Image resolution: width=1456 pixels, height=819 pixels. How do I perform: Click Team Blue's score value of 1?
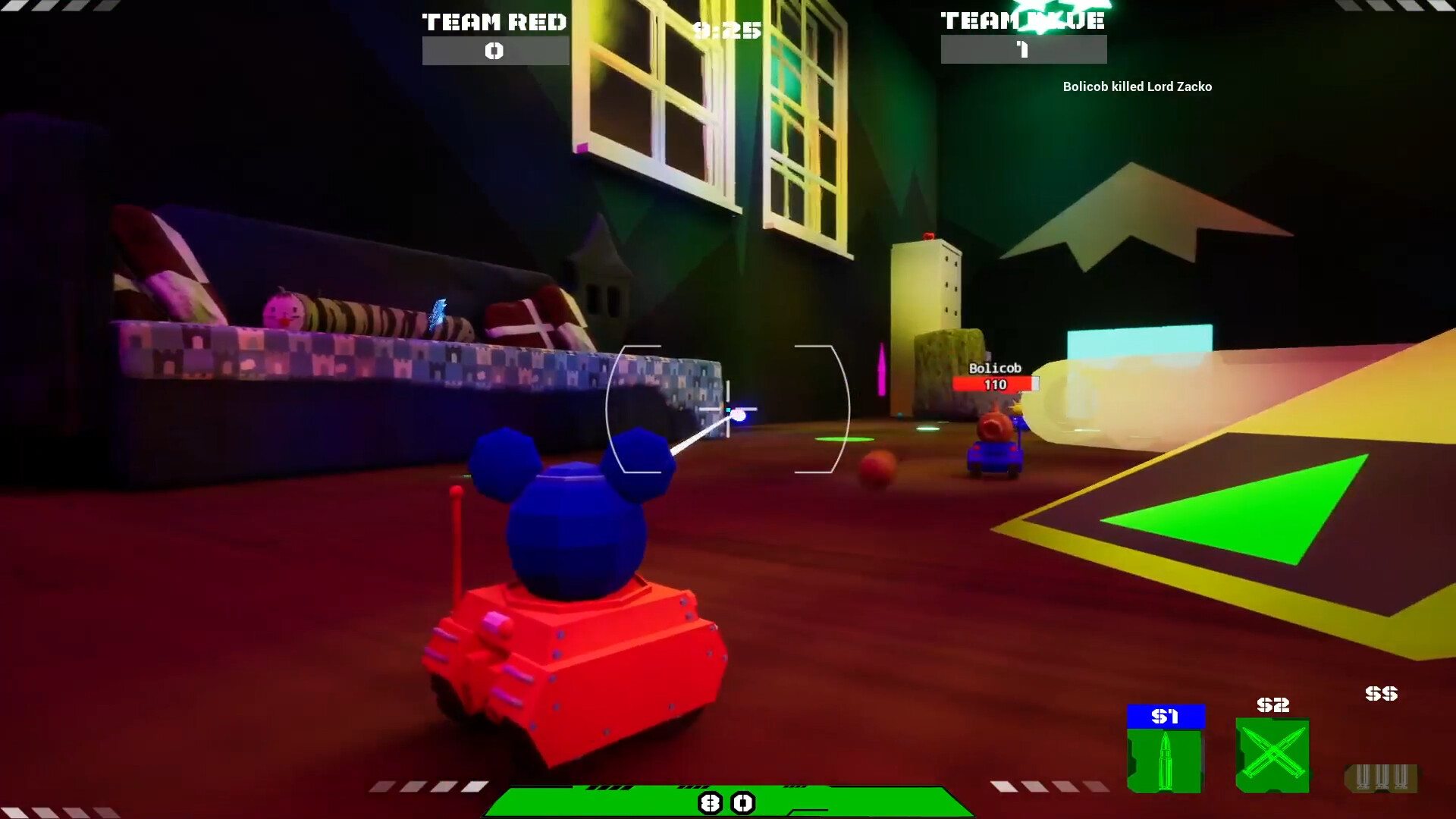click(1023, 51)
